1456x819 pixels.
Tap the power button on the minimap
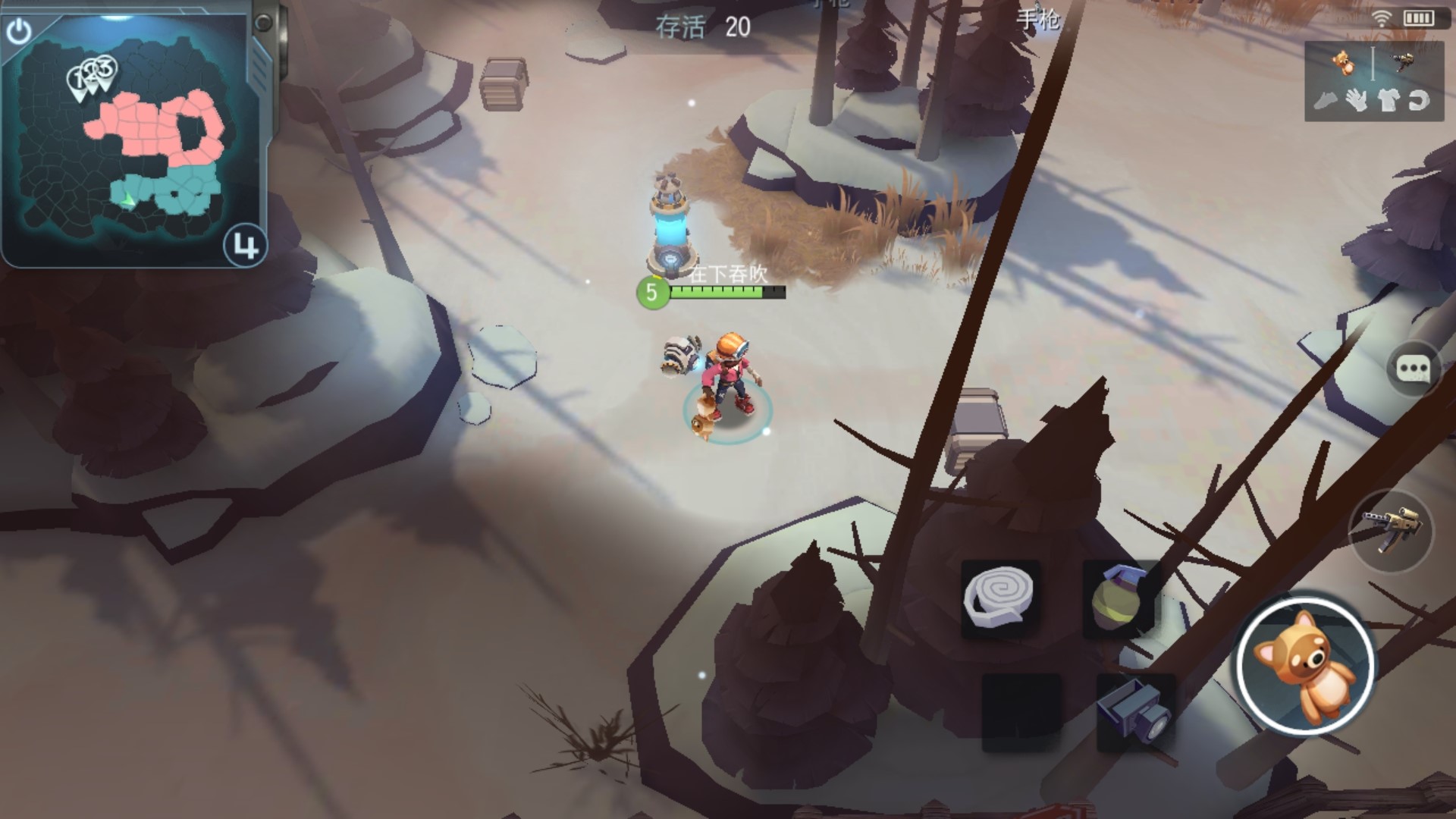click(x=19, y=32)
